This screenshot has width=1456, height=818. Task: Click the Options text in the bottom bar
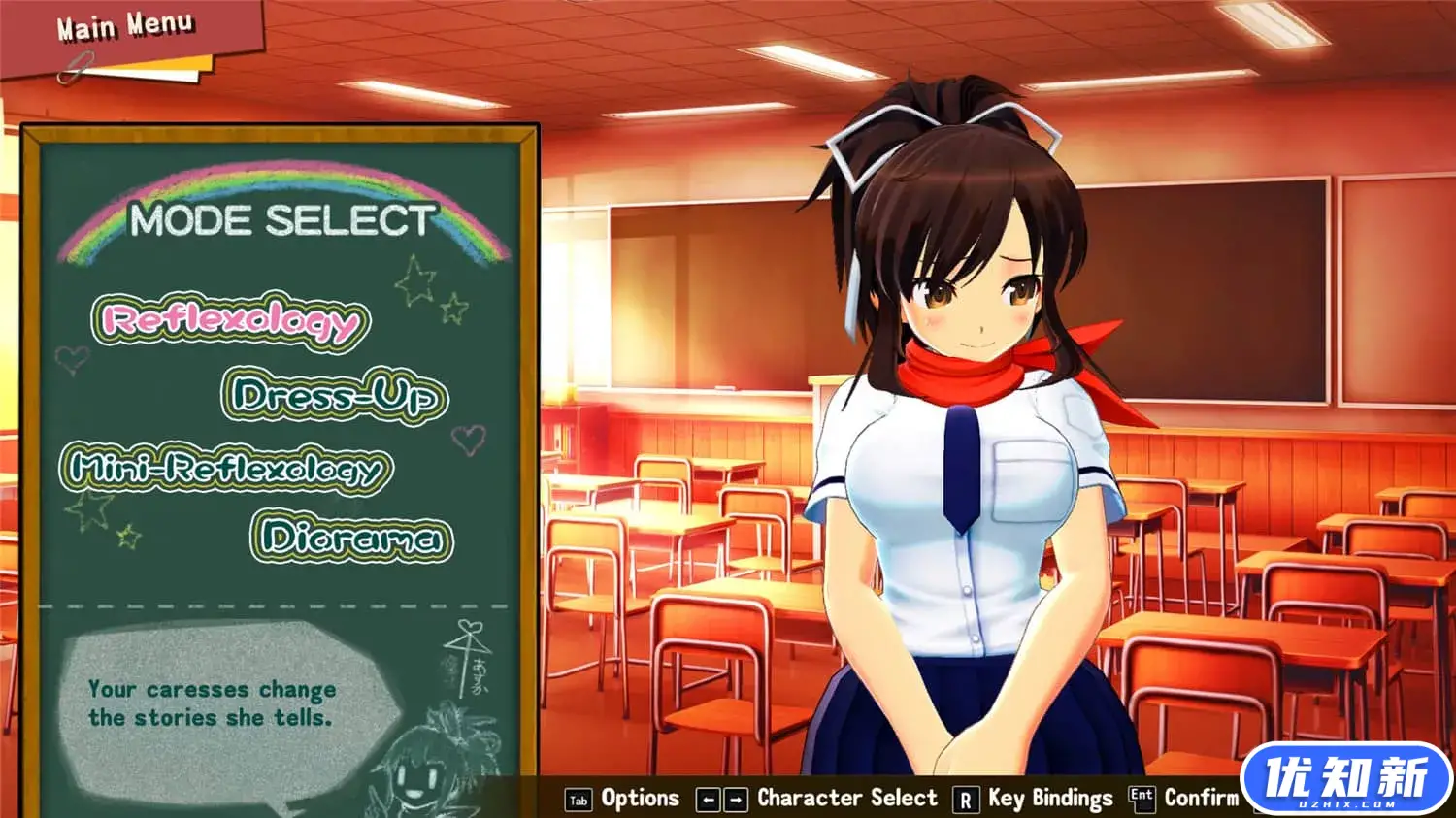point(640,798)
